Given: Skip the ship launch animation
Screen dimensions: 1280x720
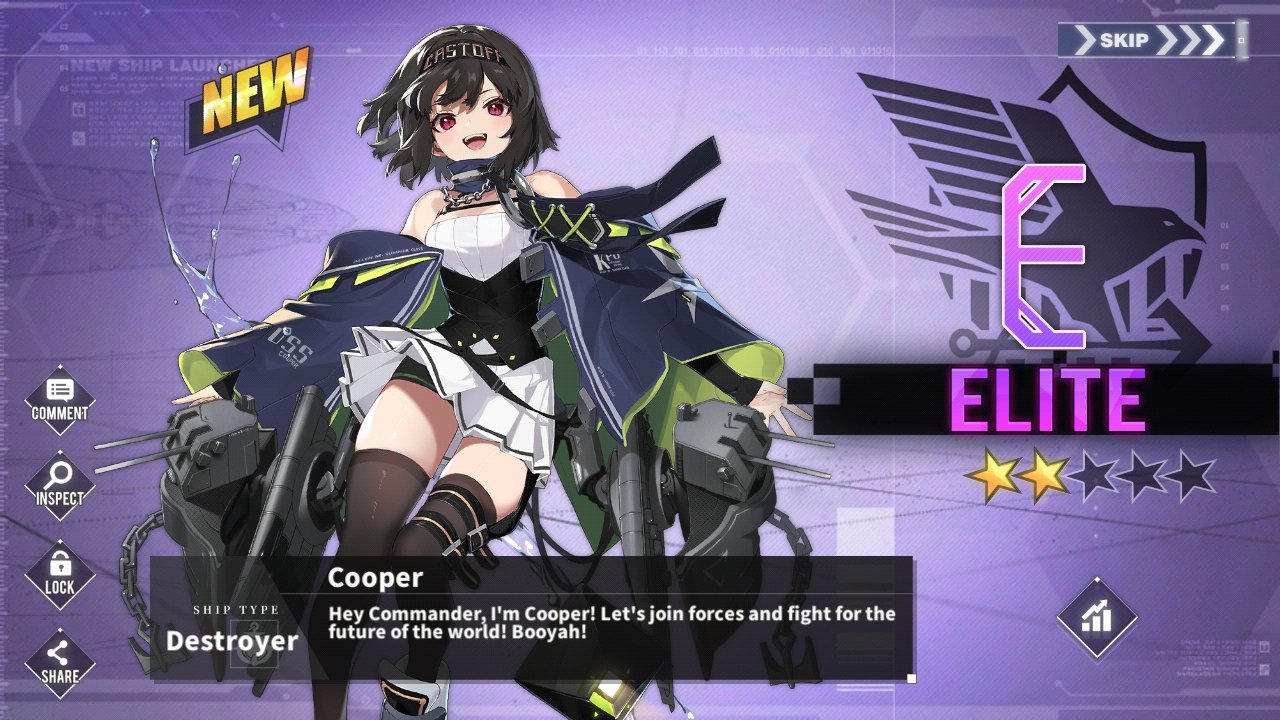Looking at the screenshot, I should pyautogui.click(x=1150, y=41).
